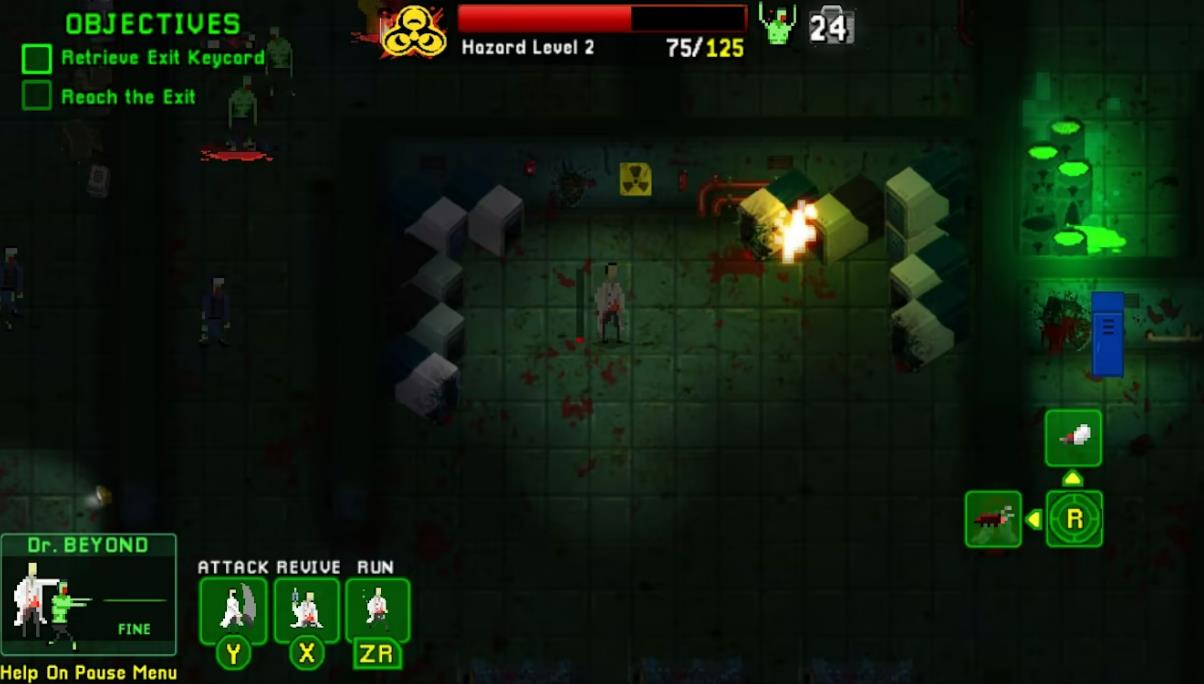The height and width of the screenshot is (684, 1204).
Task: Open the Dr. Beyond character status panel
Action: click(x=88, y=595)
